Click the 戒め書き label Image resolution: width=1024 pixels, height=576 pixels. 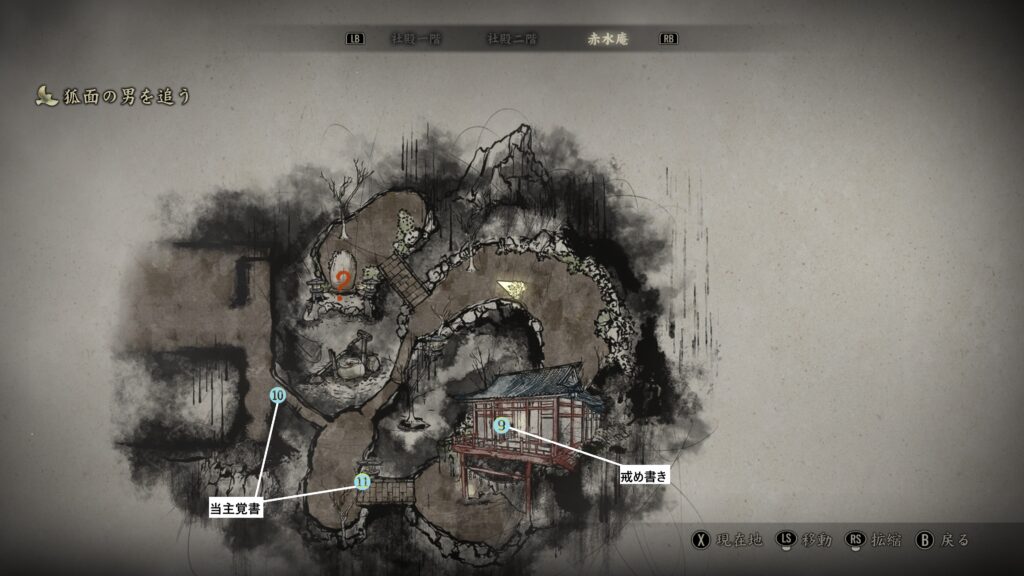[642, 478]
